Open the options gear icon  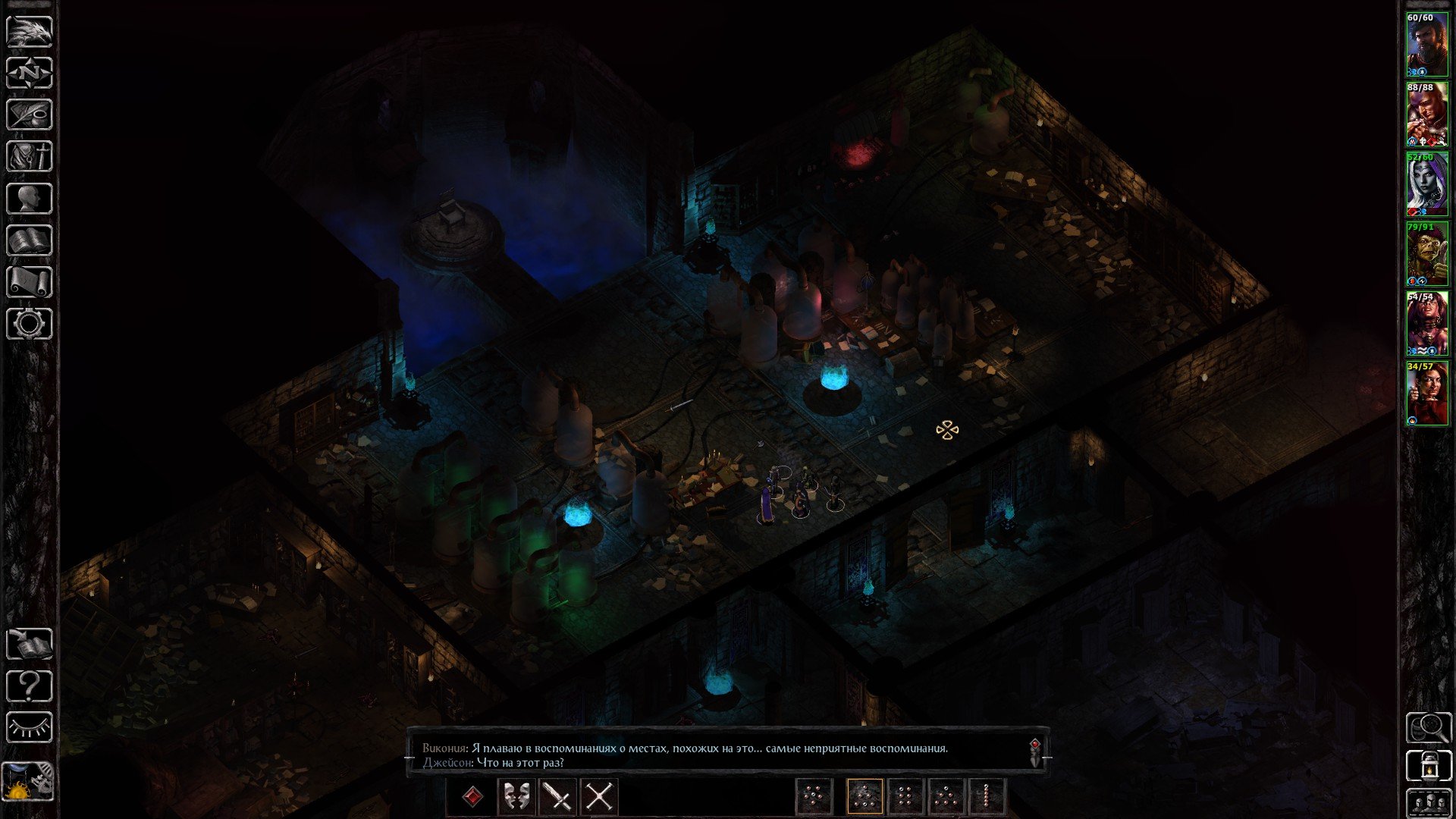(x=30, y=324)
